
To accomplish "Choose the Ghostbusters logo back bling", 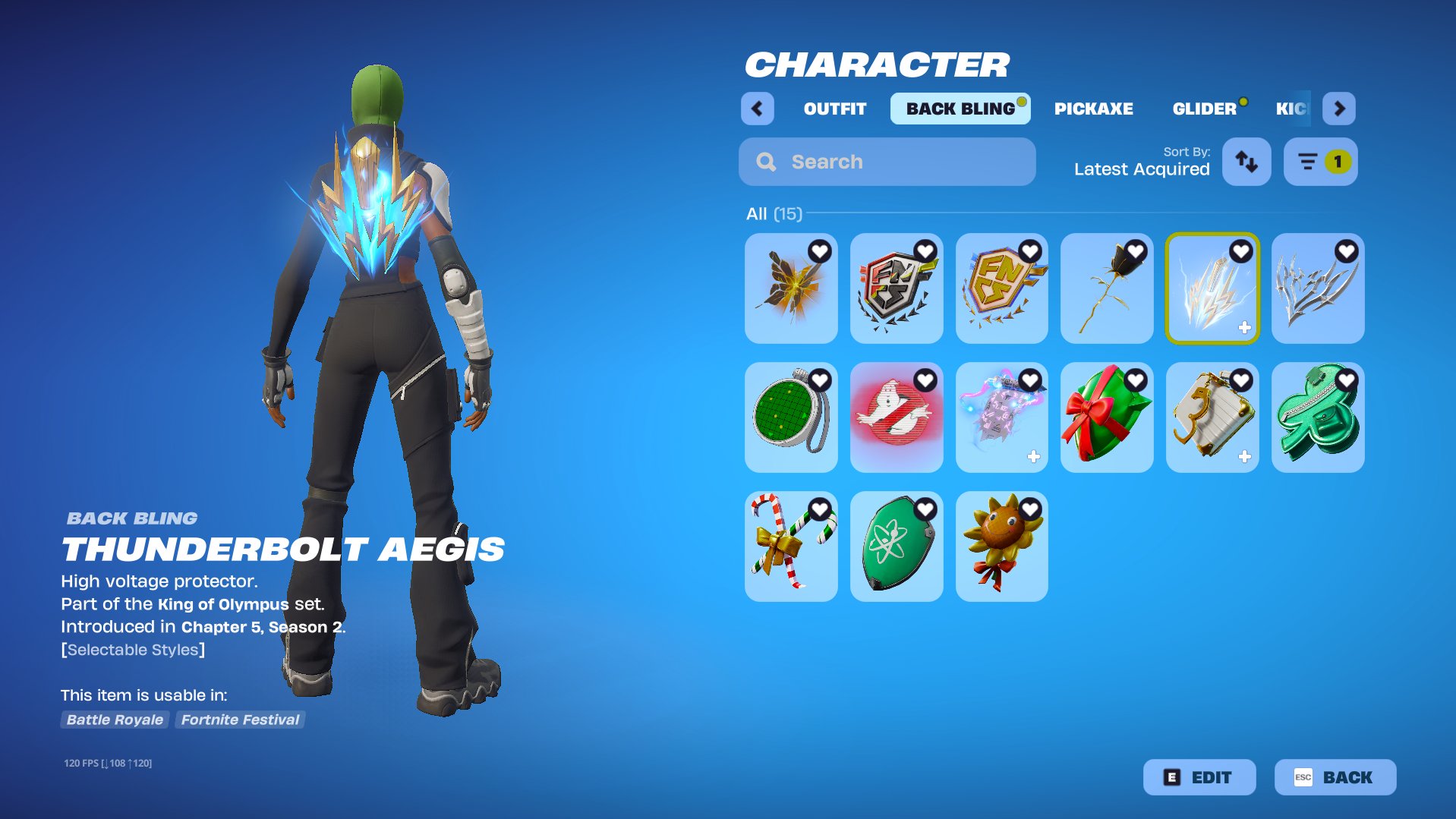I will [x=897, y=417].
